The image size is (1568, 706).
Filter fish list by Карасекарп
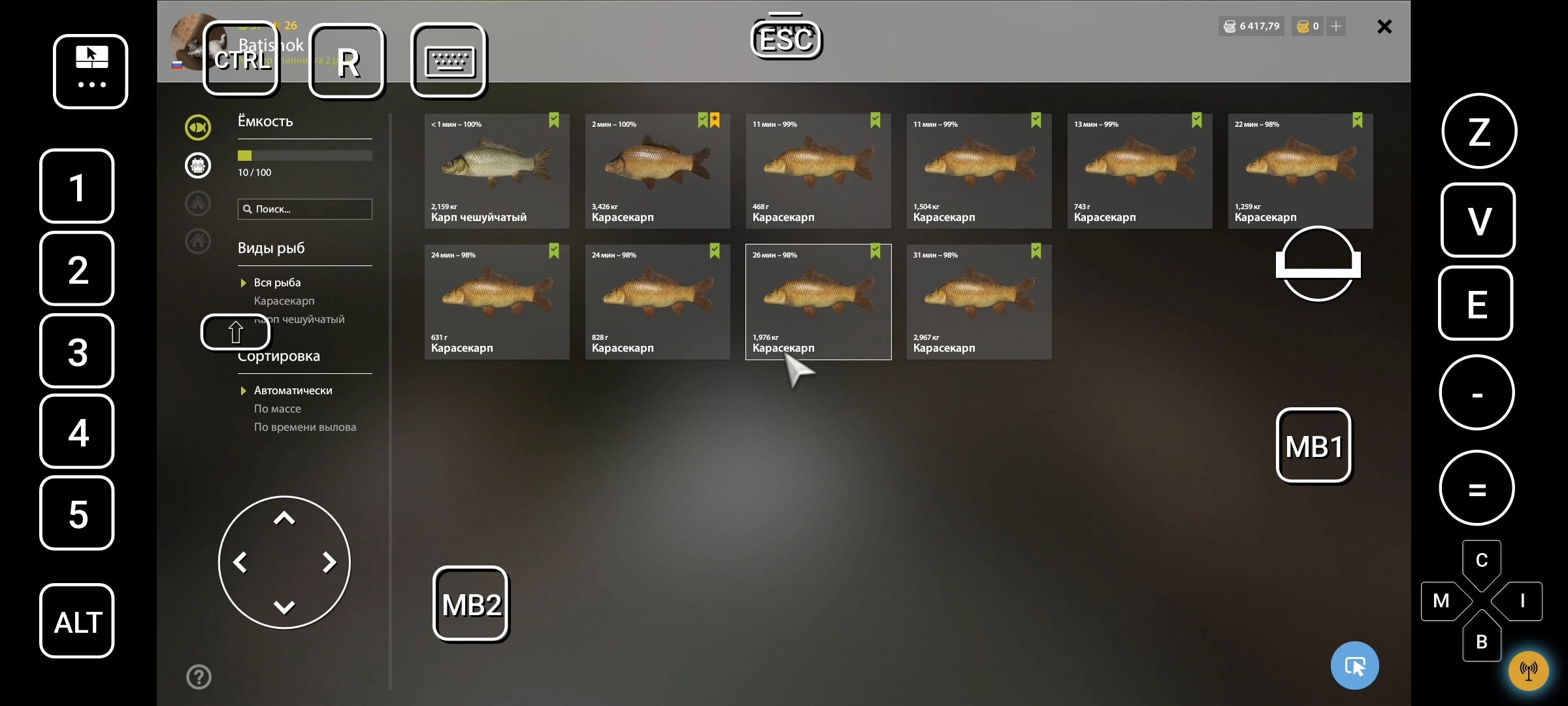284,301
